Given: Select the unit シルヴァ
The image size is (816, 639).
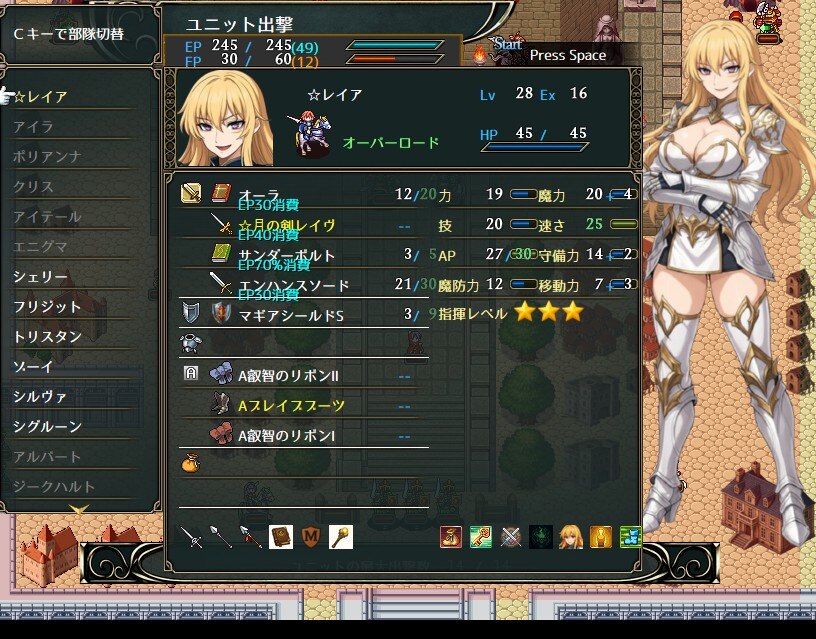Looking at the screenshot, I should (41, 397).
